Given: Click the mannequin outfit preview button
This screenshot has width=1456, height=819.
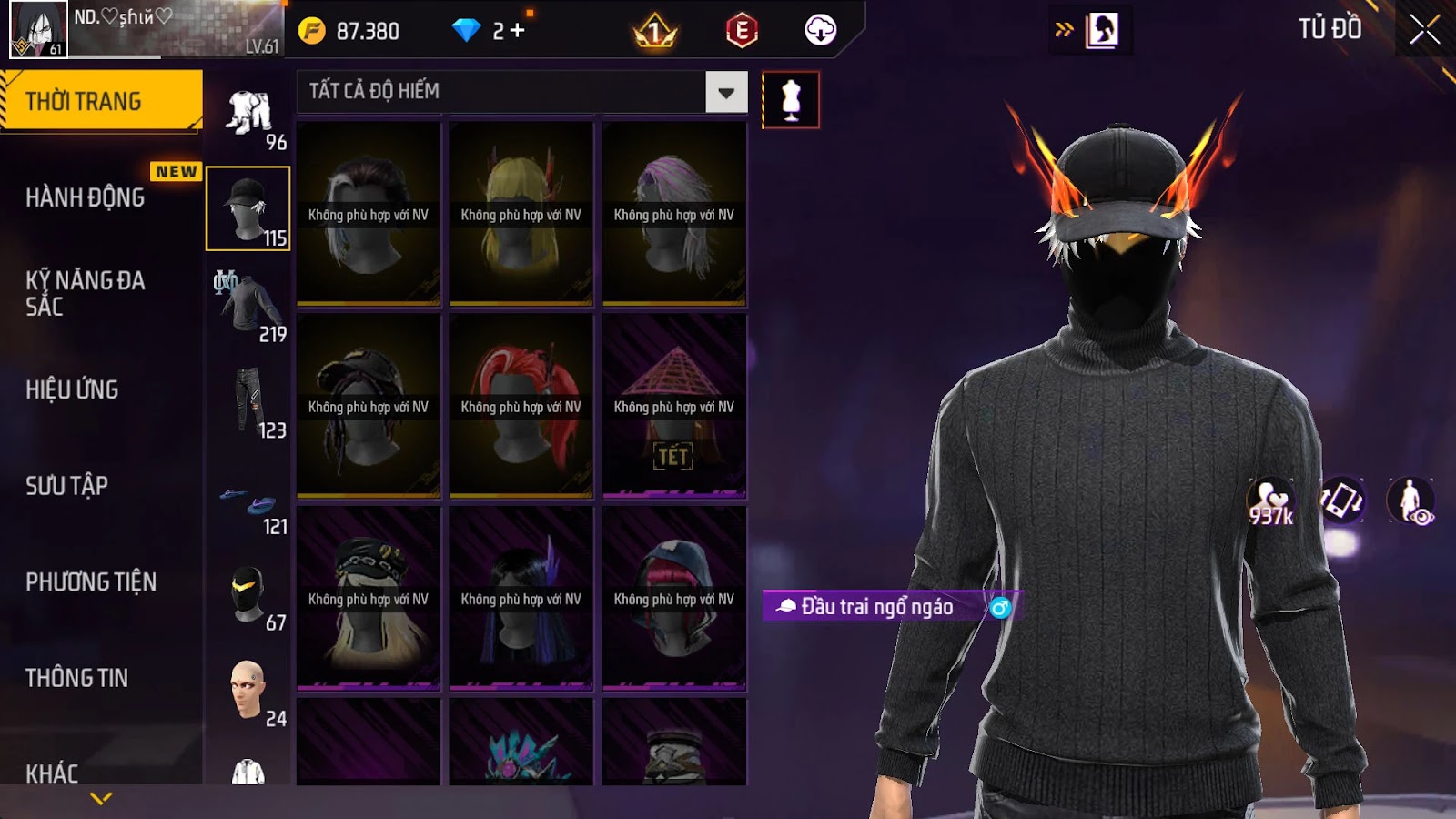Looking at the screenshot, I should coord(791,100).
